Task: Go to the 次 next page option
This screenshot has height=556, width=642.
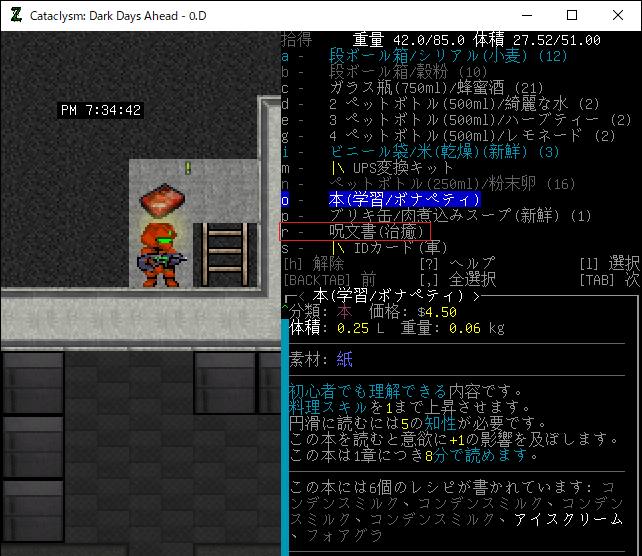Action: [632, 280]
